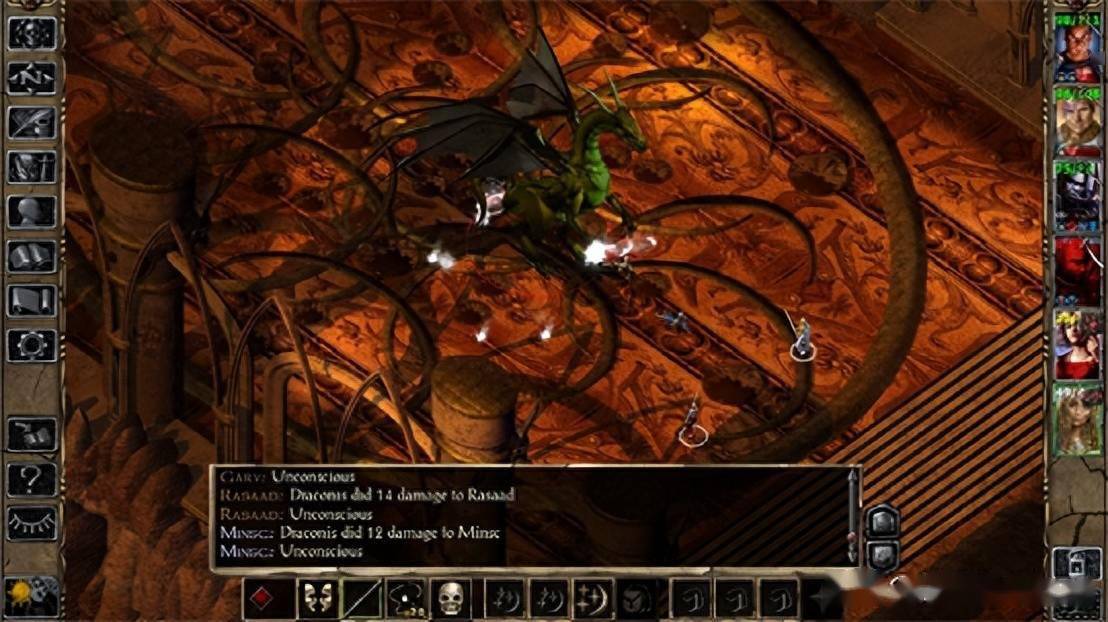
Task: Toggle the eye icon in the left sidebar
Action: click(32, 522)
